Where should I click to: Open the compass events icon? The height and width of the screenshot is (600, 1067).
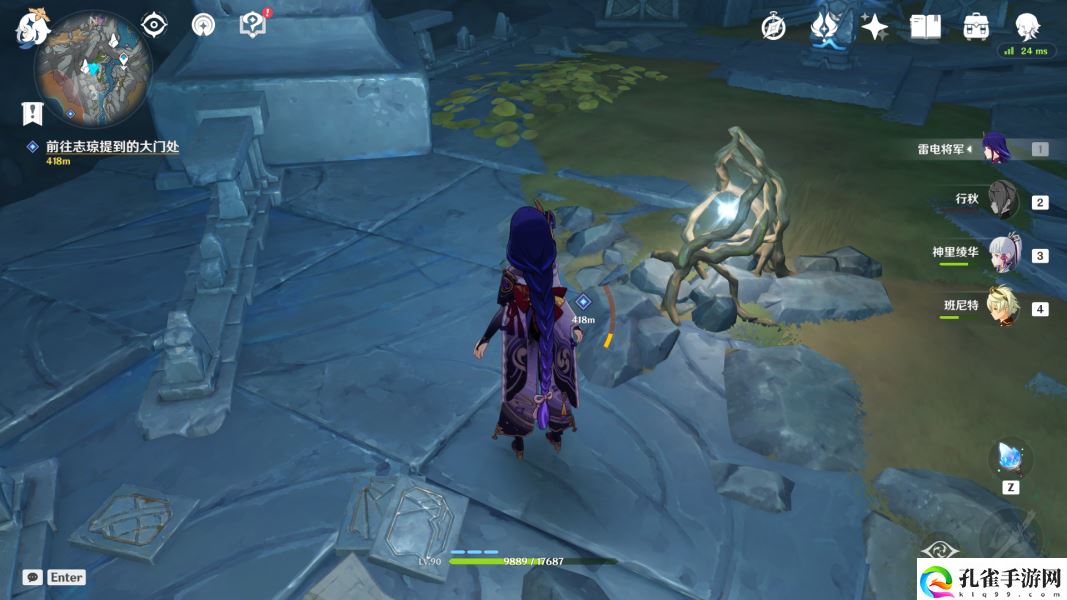(x=773, y=27)
